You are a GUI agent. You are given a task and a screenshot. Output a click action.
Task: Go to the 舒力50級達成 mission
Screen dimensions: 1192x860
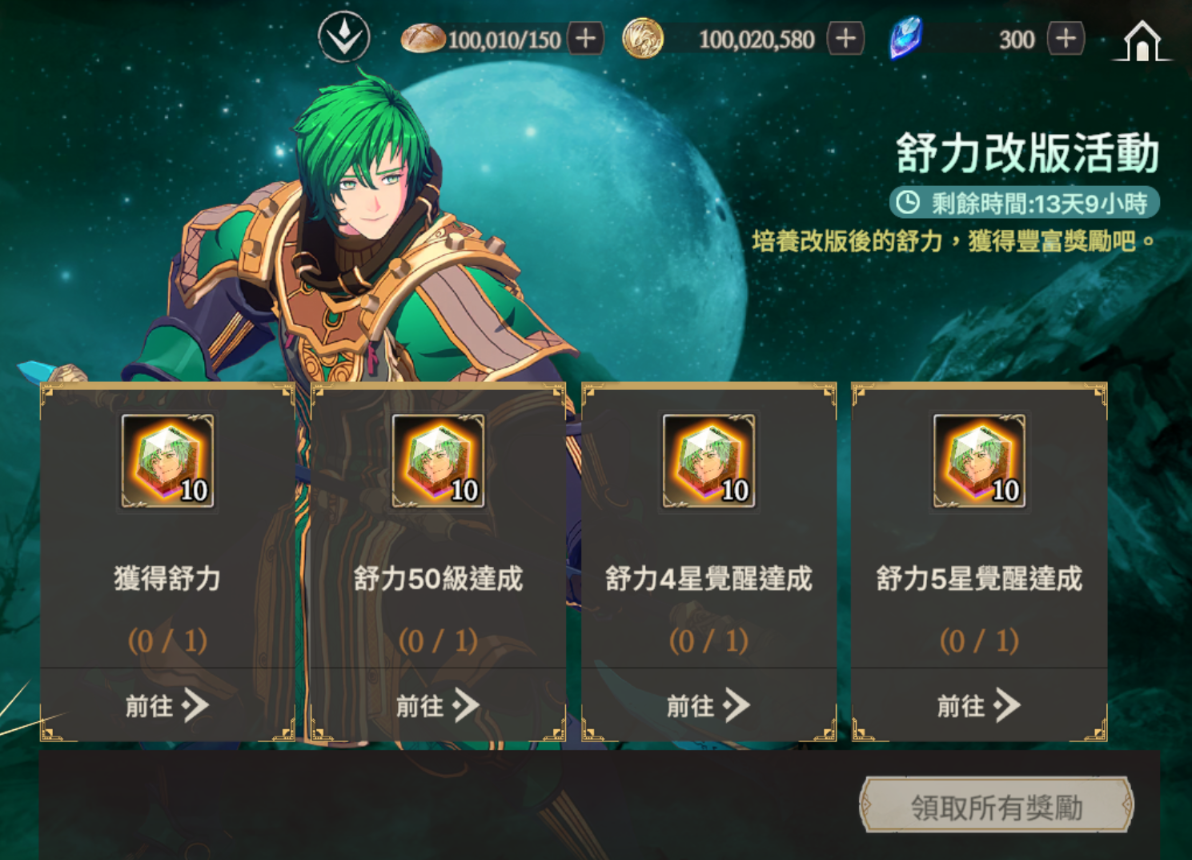coord(438,706)
